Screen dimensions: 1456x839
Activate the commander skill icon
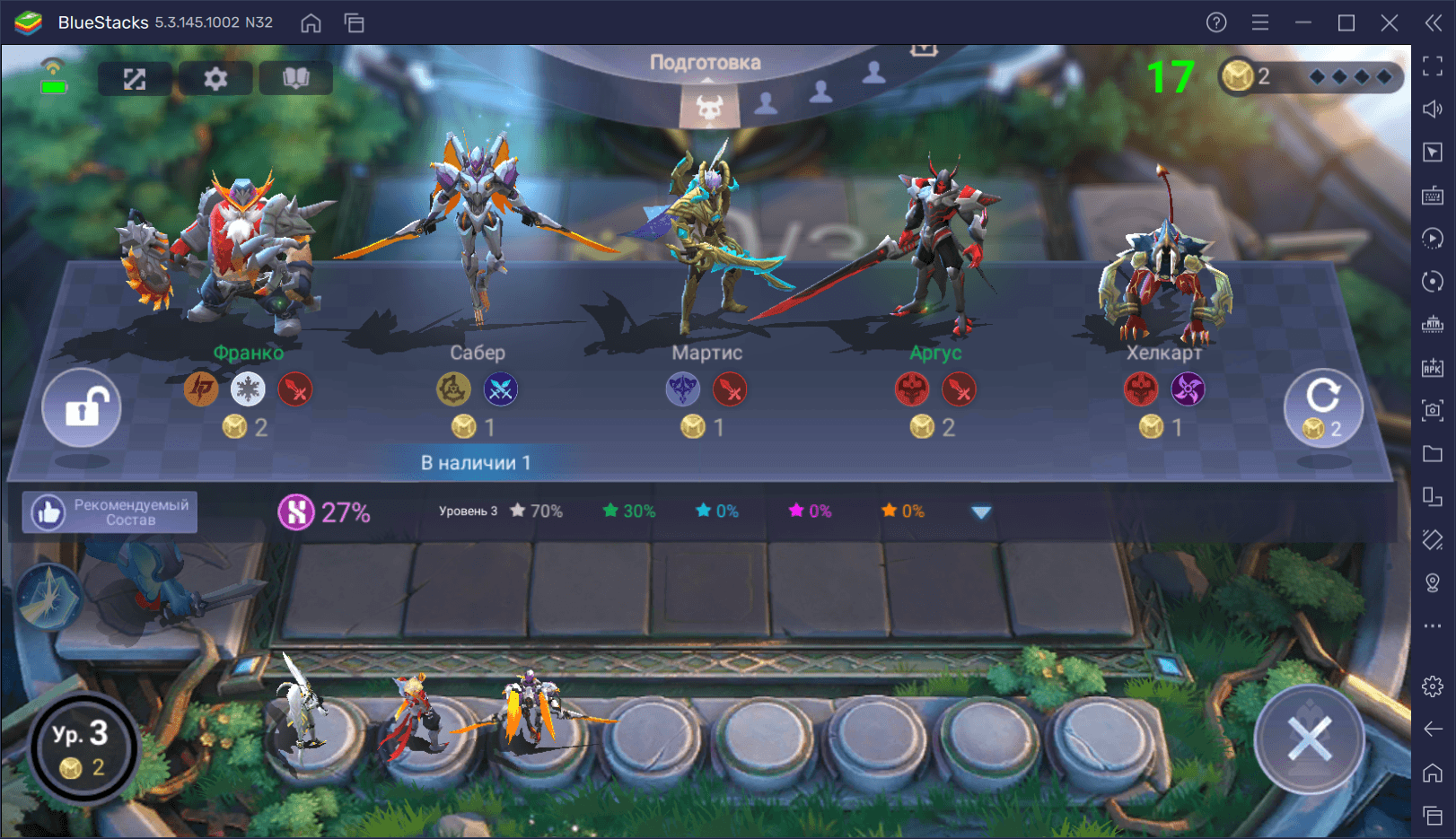pyautogui.click(x=49, y=599)
